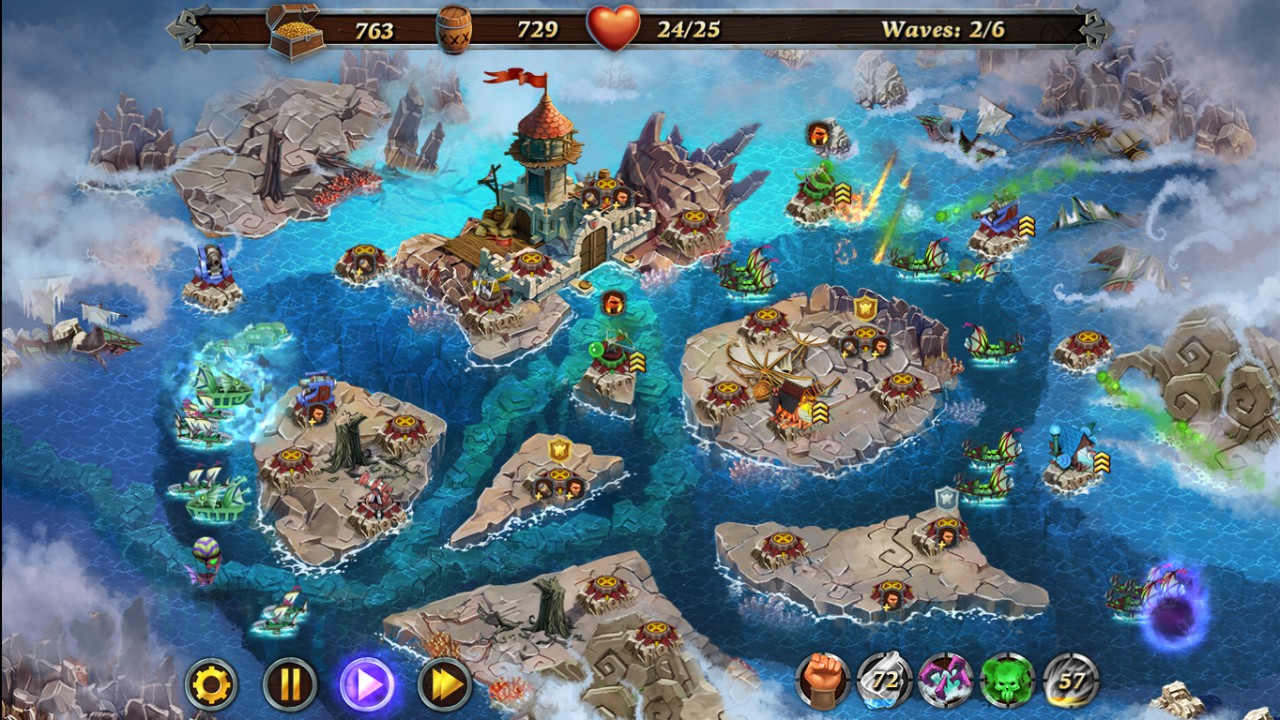Select the ability showing cooldown 57
Image resolution: width=1280 pixels, height=720 pixels.
coord(1070,682)
